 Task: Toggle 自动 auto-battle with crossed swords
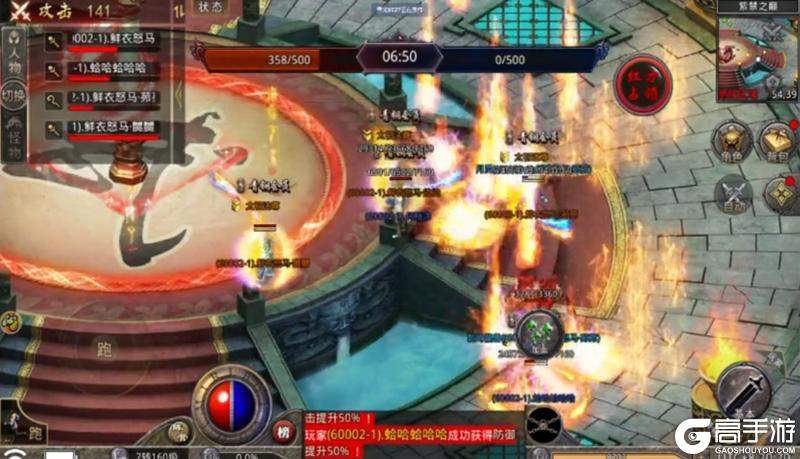coord(734,193)
